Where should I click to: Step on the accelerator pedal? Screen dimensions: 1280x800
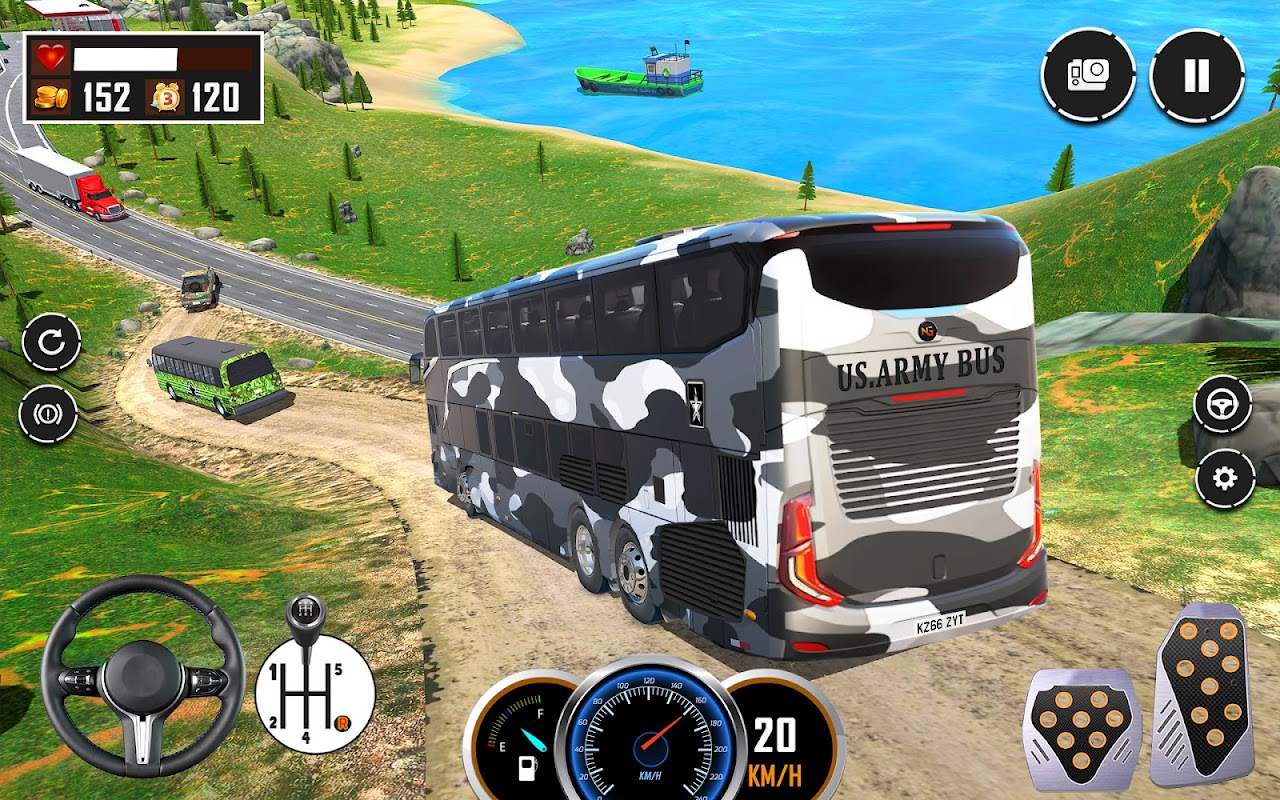click(1202, 693)
